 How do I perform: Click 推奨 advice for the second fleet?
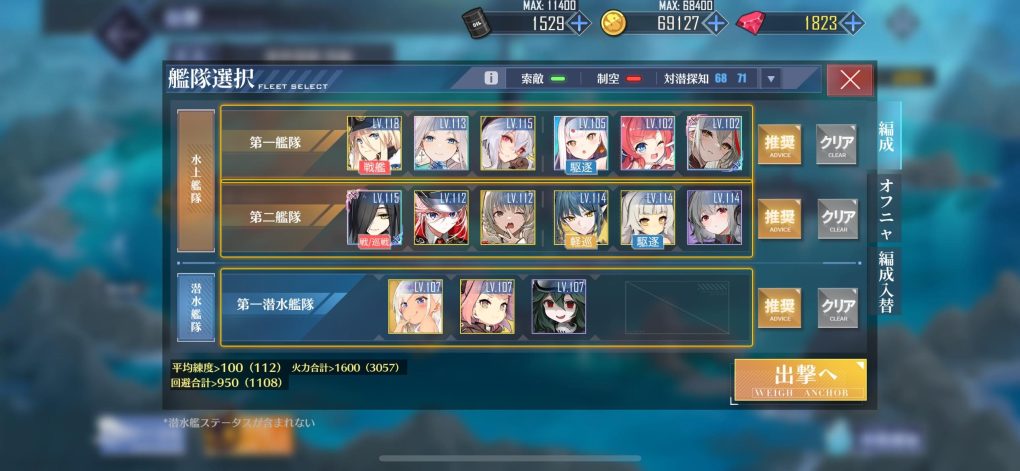point(778,218)
